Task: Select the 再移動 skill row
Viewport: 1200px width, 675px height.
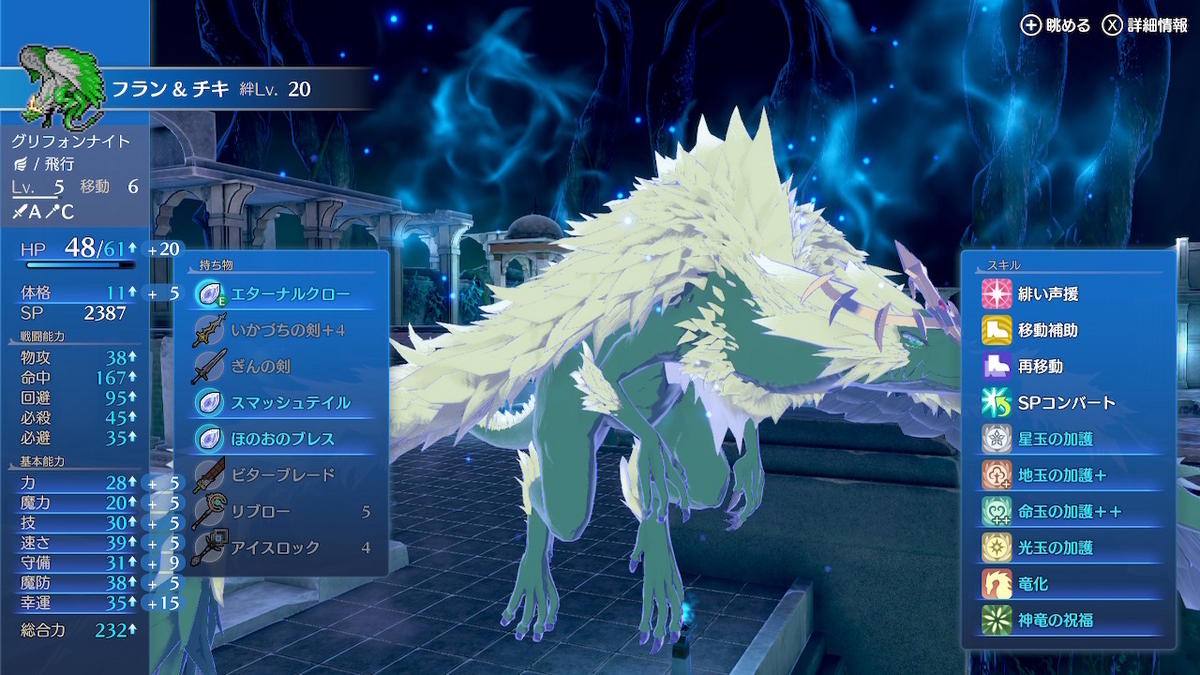Action: tap(1069, 366)
